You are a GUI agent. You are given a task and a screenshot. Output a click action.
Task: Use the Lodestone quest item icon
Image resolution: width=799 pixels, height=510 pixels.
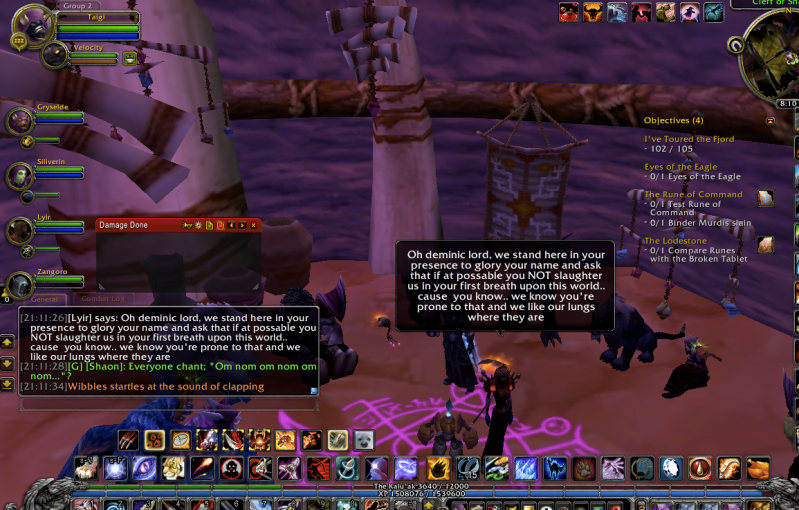coord(765,244)
